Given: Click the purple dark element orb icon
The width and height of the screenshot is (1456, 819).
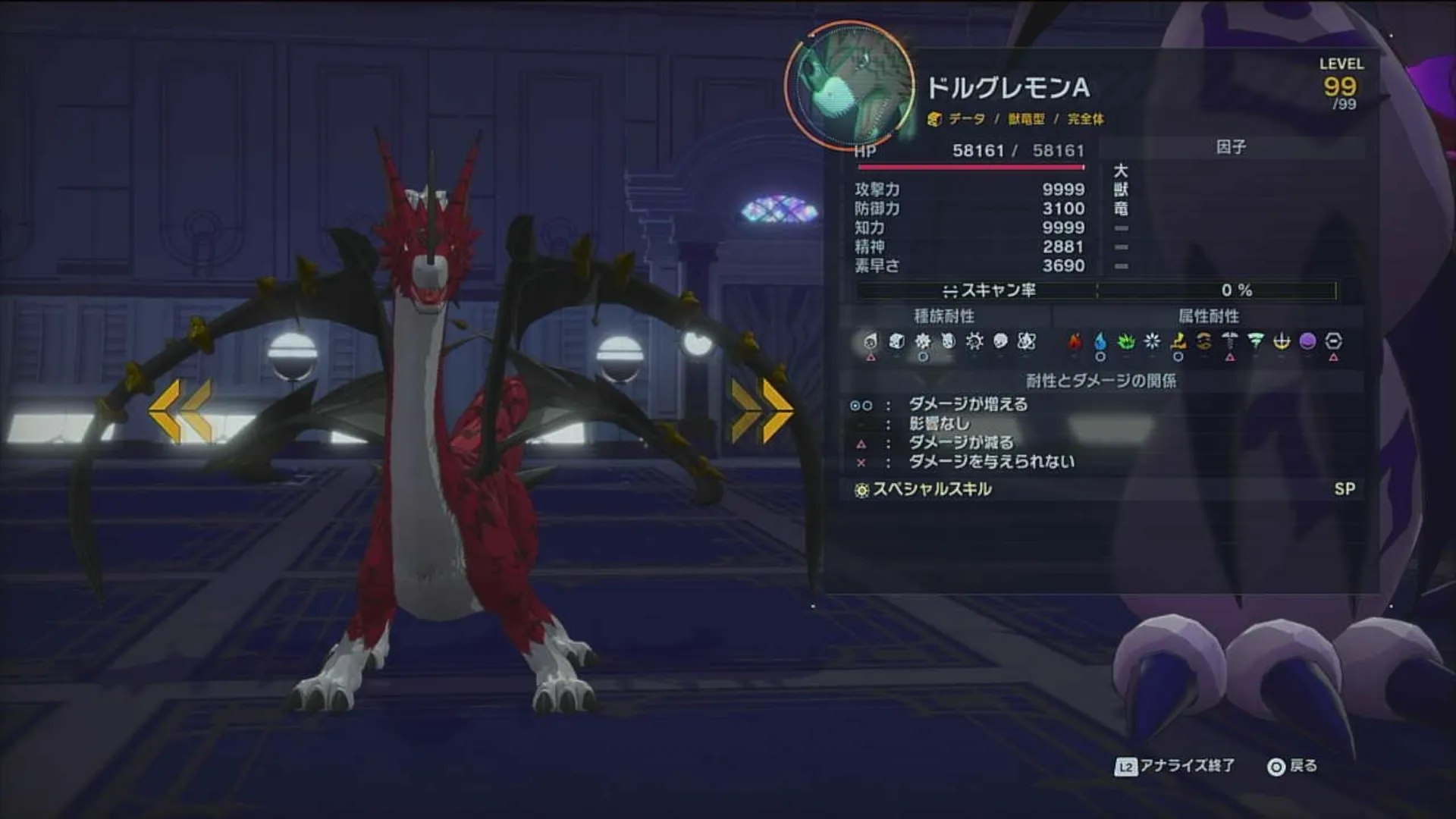Looking at the screenshot, I should tap(1309, 343).
